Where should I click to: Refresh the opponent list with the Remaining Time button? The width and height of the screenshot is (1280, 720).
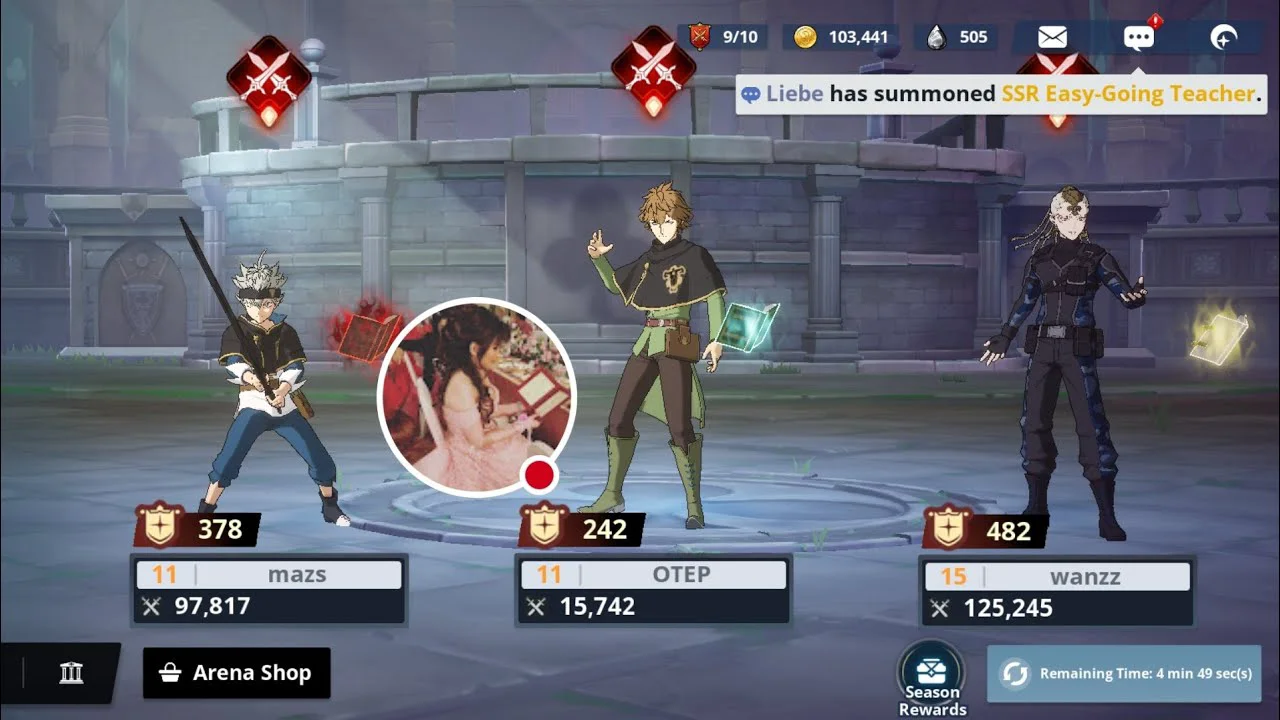click(x=1124, y=673)
